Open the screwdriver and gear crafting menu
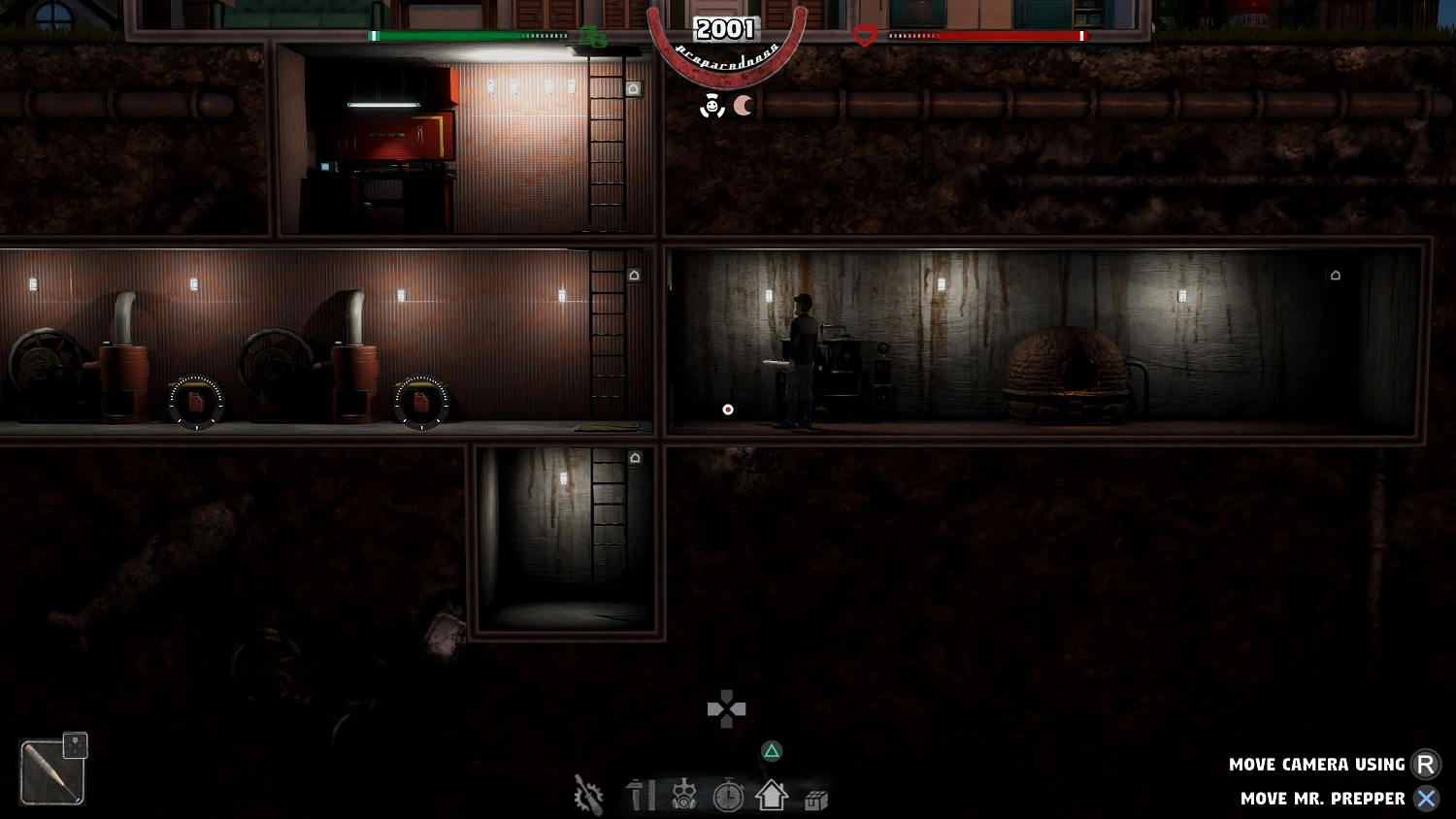The height and width of the screenshot is (819, 1456). point(587,796)
